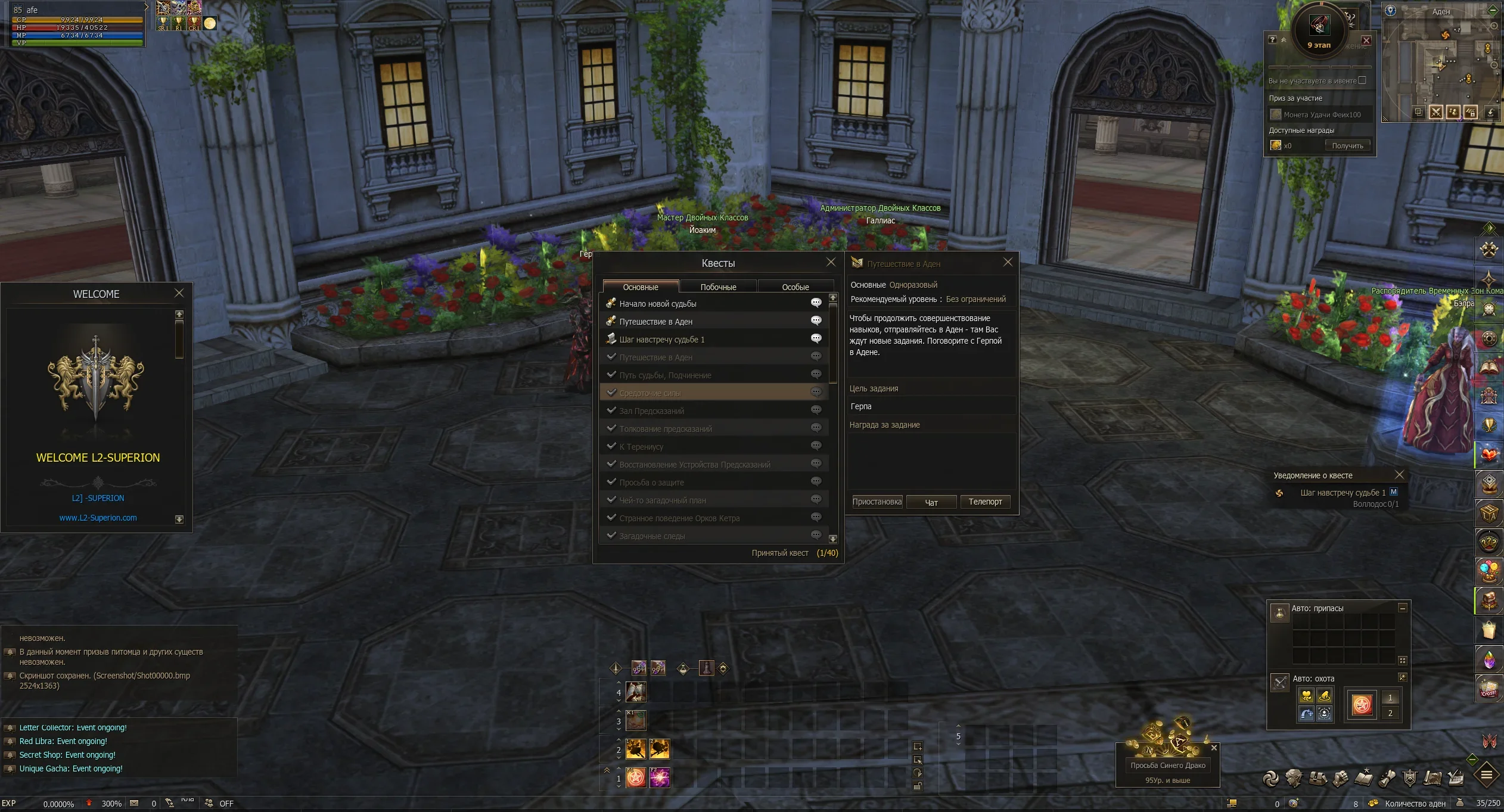
Task: Open the Особые quests tab
Action: click(795, 287)
